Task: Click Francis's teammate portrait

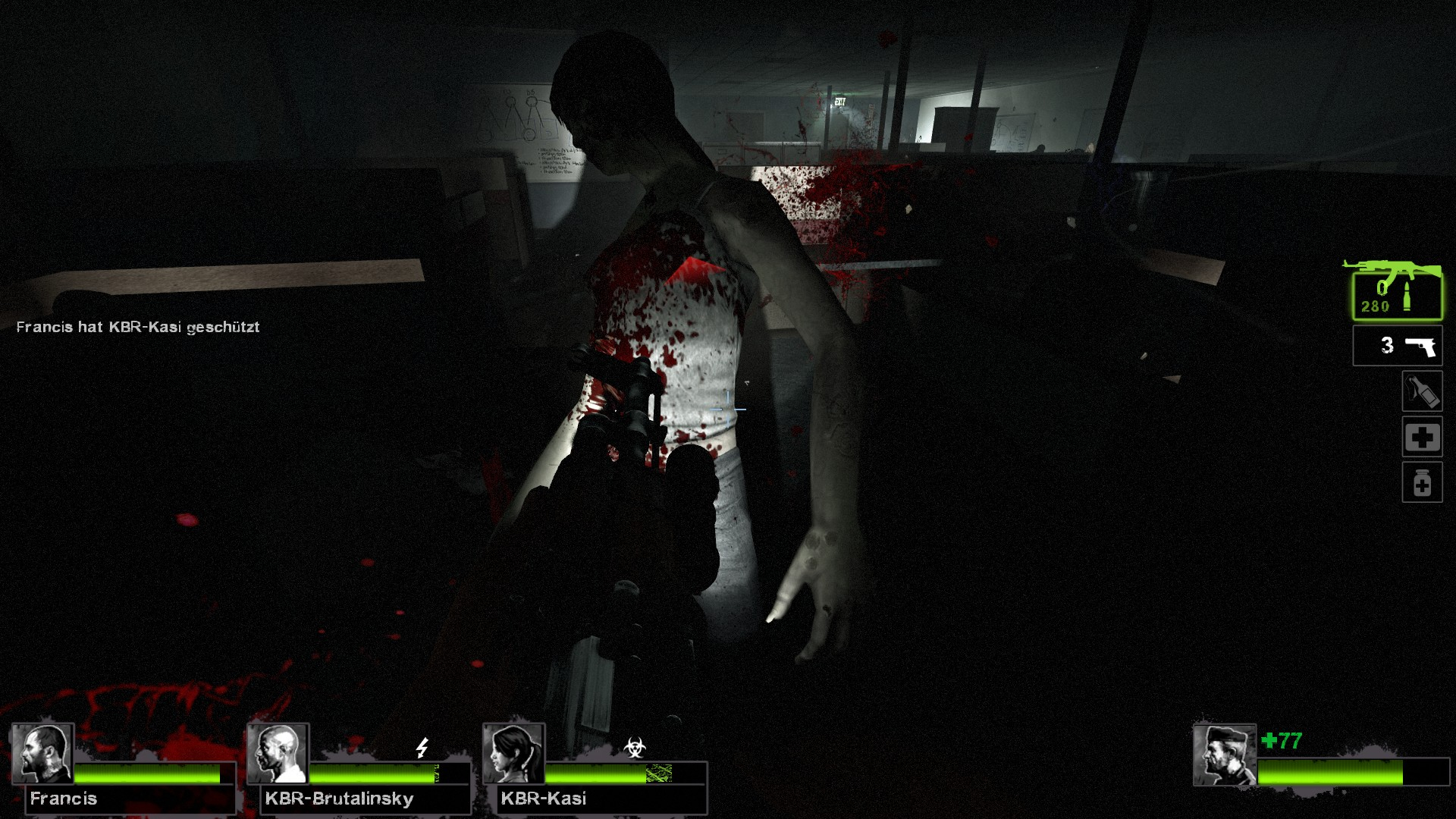Action: [x=42, y=754]
